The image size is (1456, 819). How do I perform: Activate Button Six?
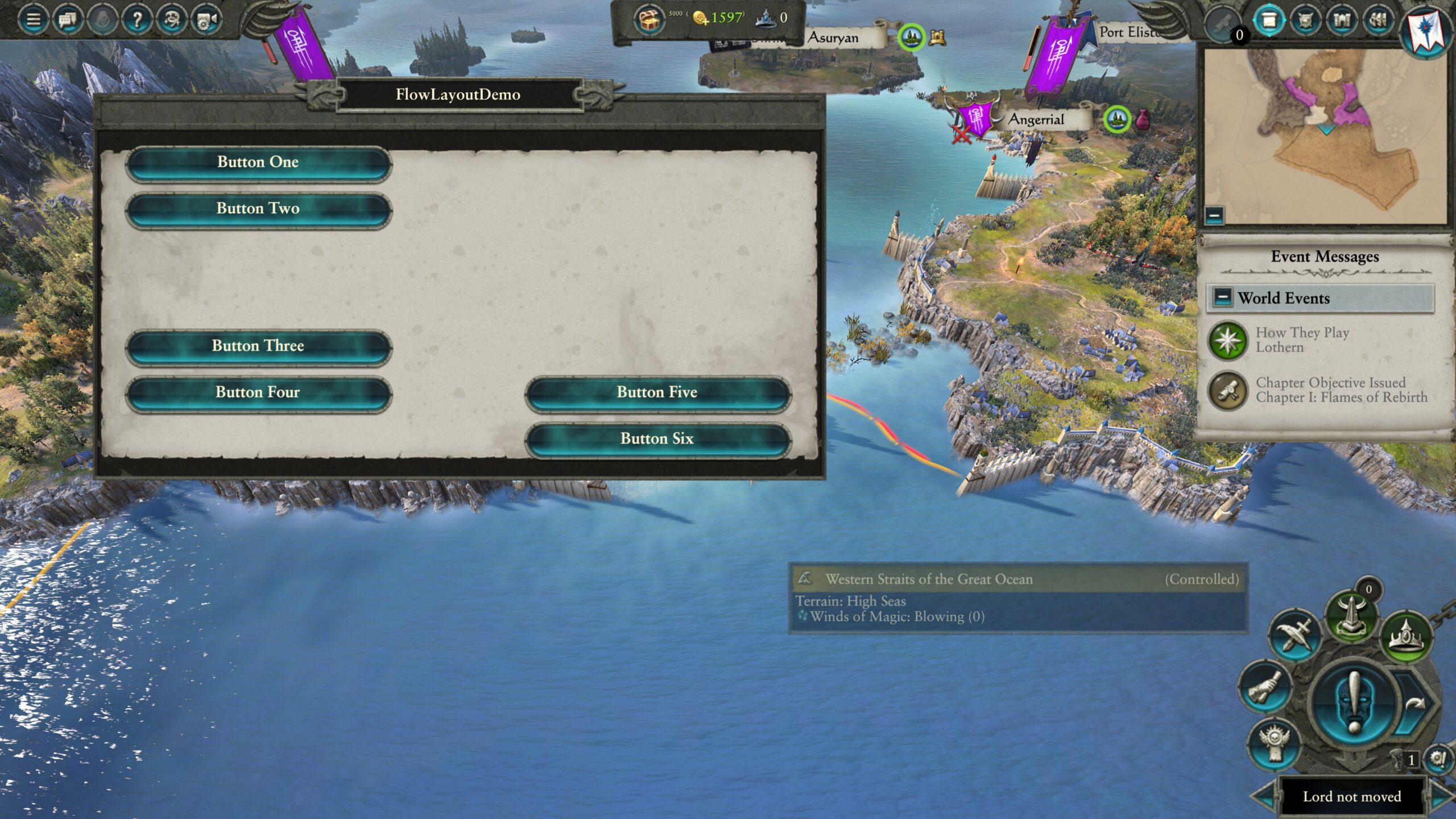point(657,439)
